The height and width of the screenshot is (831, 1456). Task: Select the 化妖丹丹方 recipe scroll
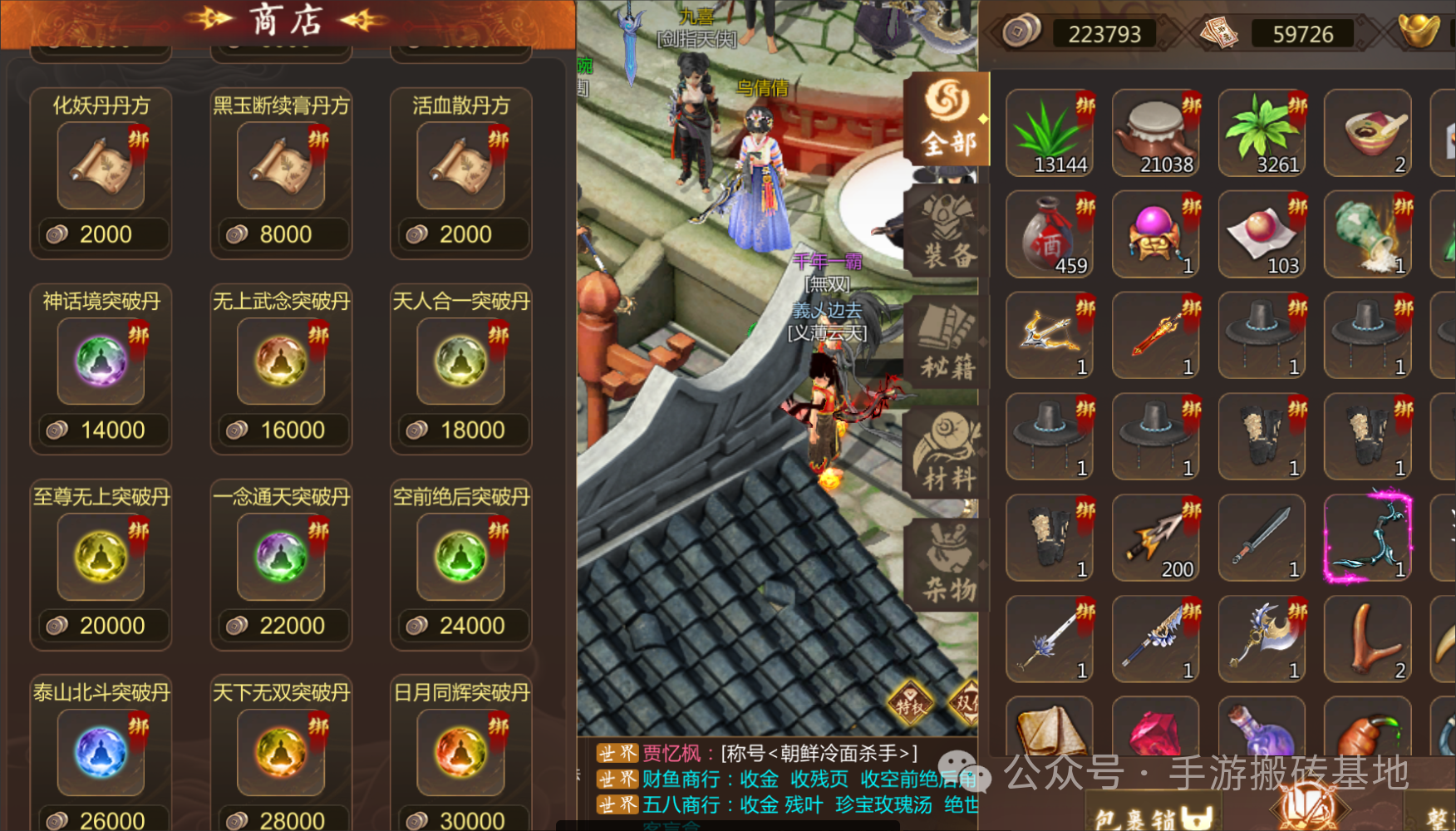pos(101,165)
